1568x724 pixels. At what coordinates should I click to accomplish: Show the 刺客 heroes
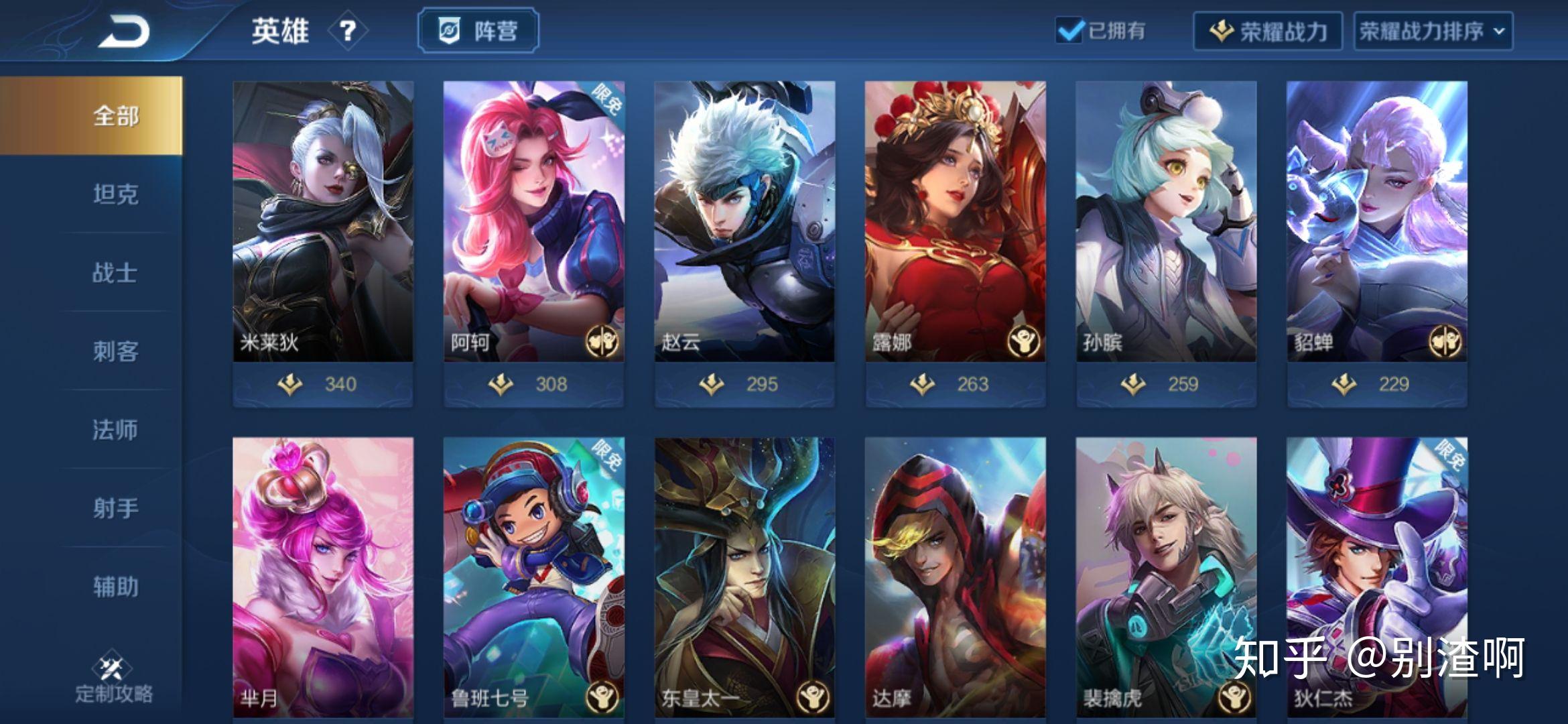click(x=115, y=351)
